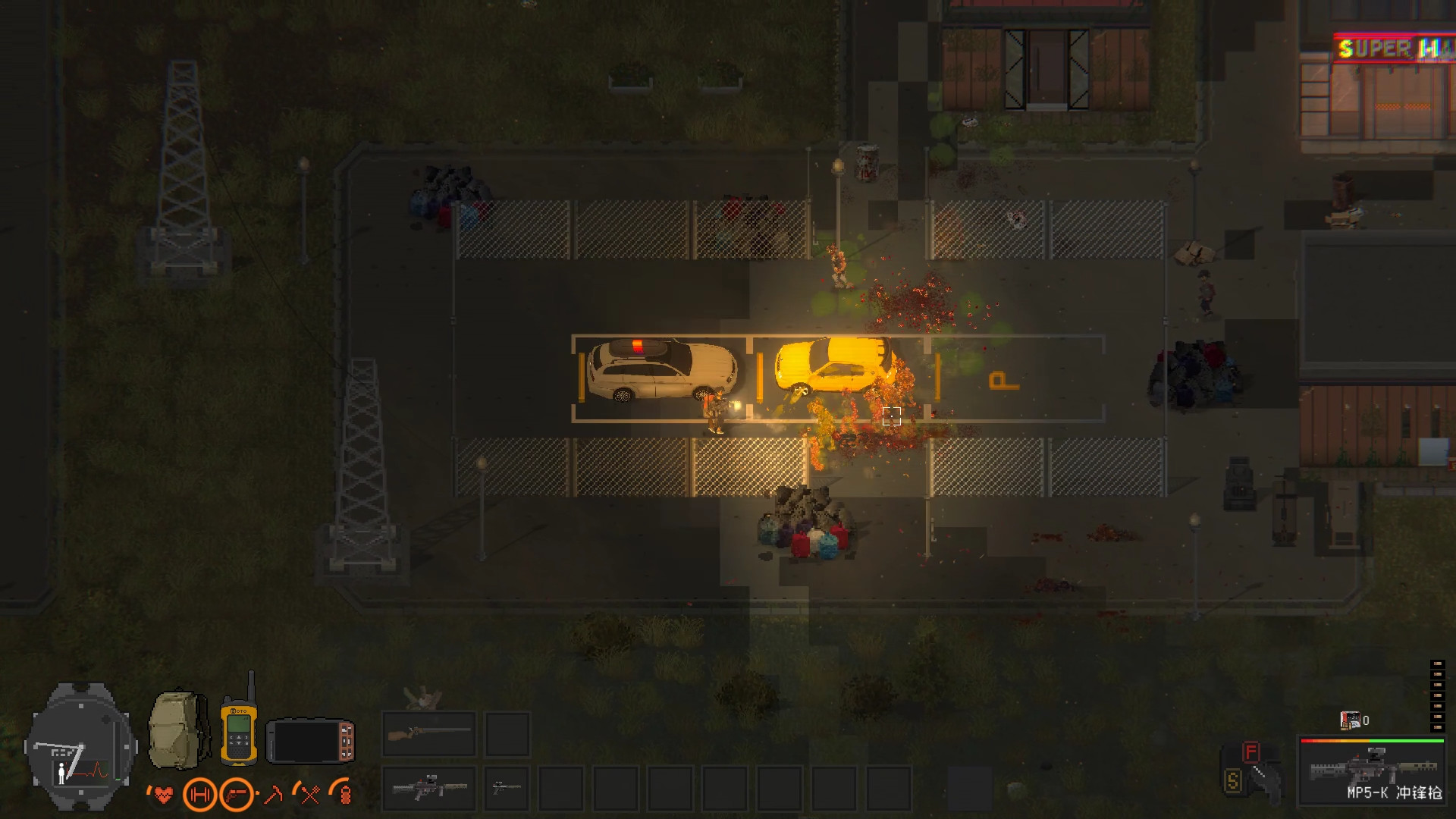
Task: Click the empty slot beside the shotgun
Action: tap(508, 734)
